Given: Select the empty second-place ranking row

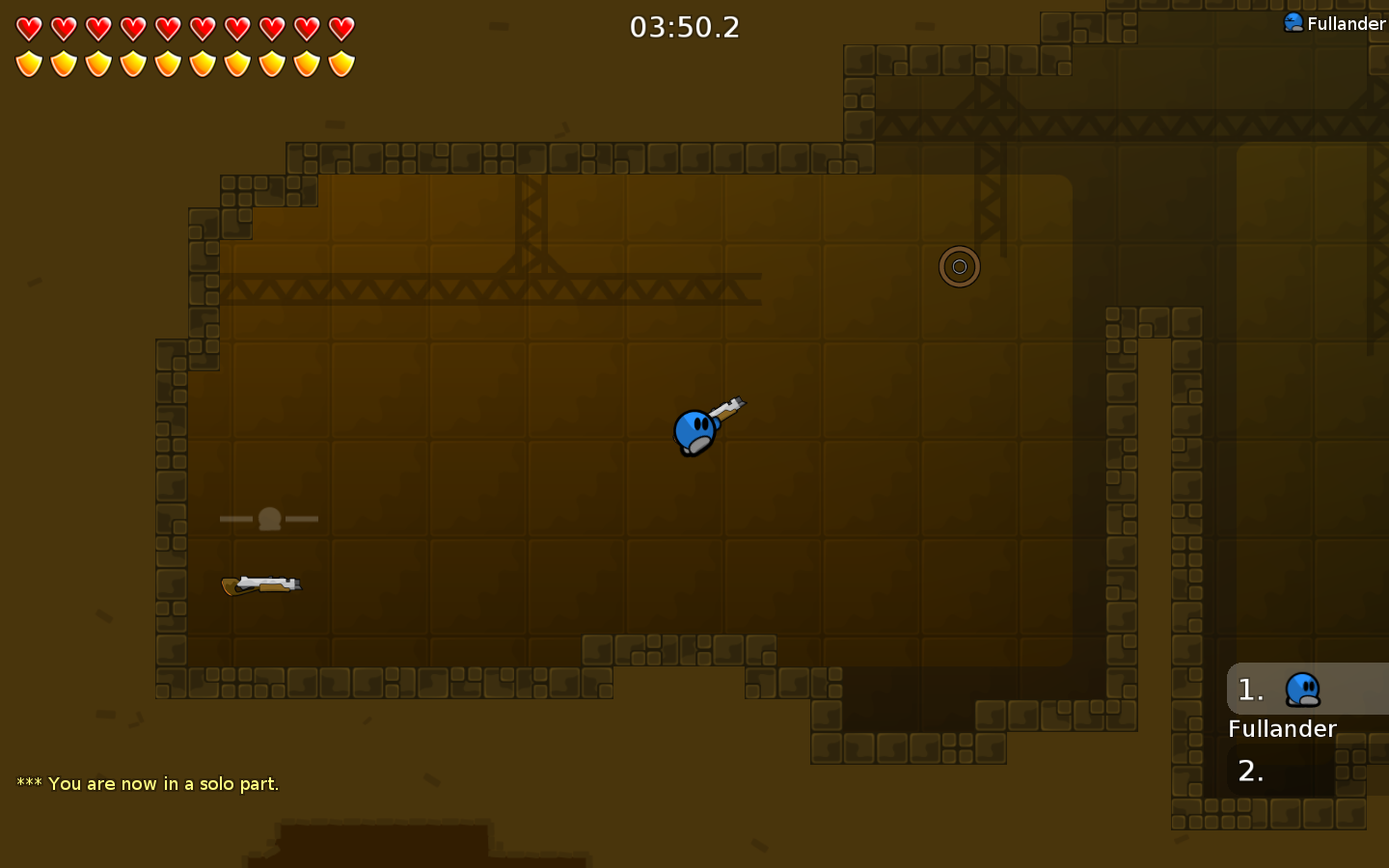Looking at the screenshot, I should [x=1307, y=771].
